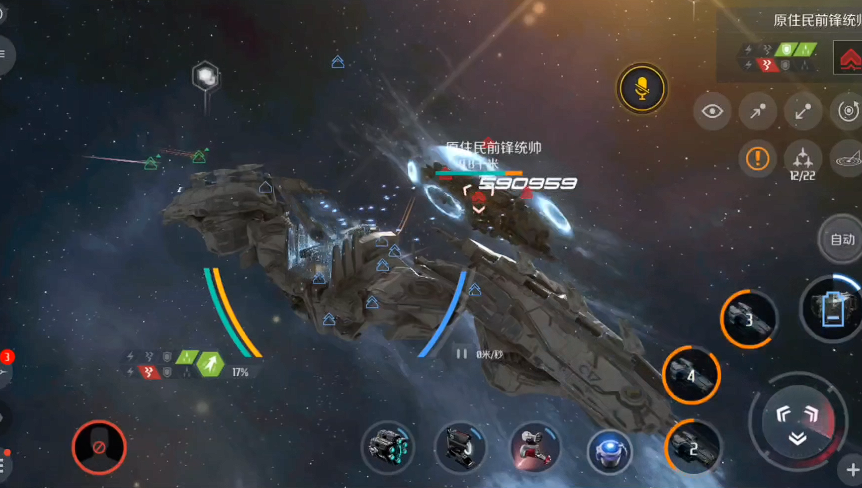Fire weapon group 4
This screenshot has width=862, height=488.
coord(692,375)
